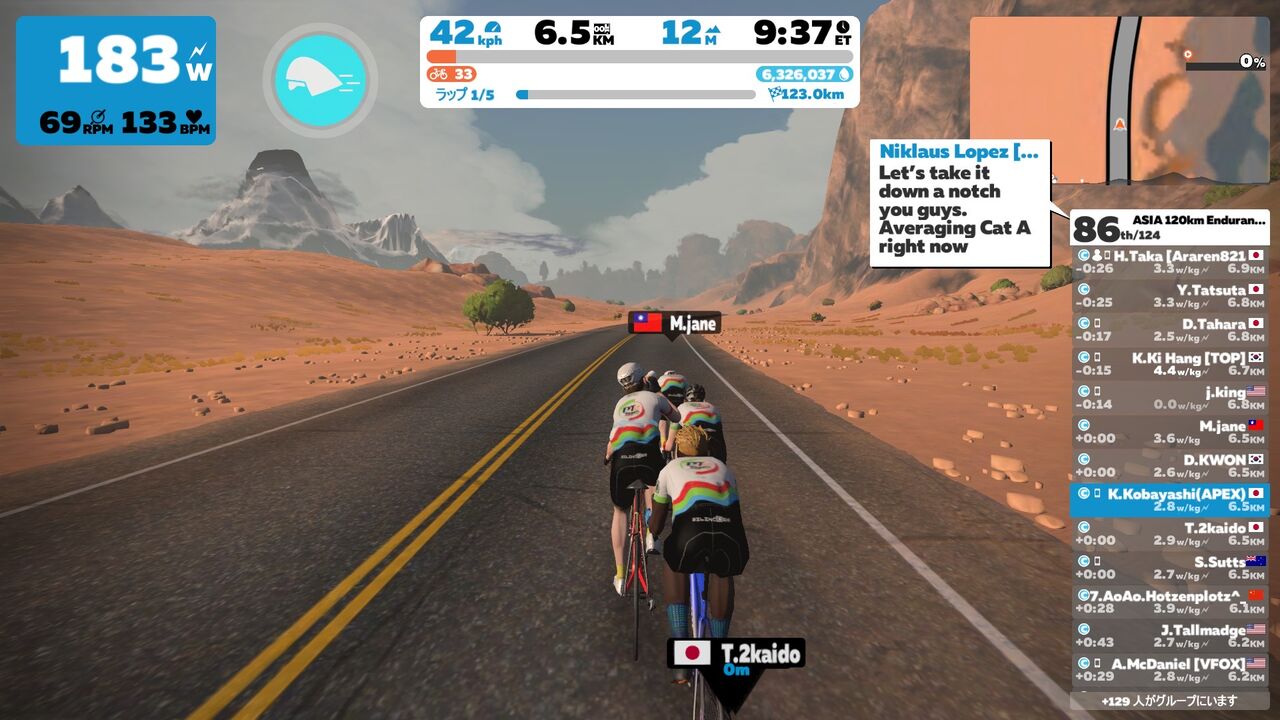The image size is (1280, 720).
Task: Click the M.jane rider name tag
Action: point(674,323)
